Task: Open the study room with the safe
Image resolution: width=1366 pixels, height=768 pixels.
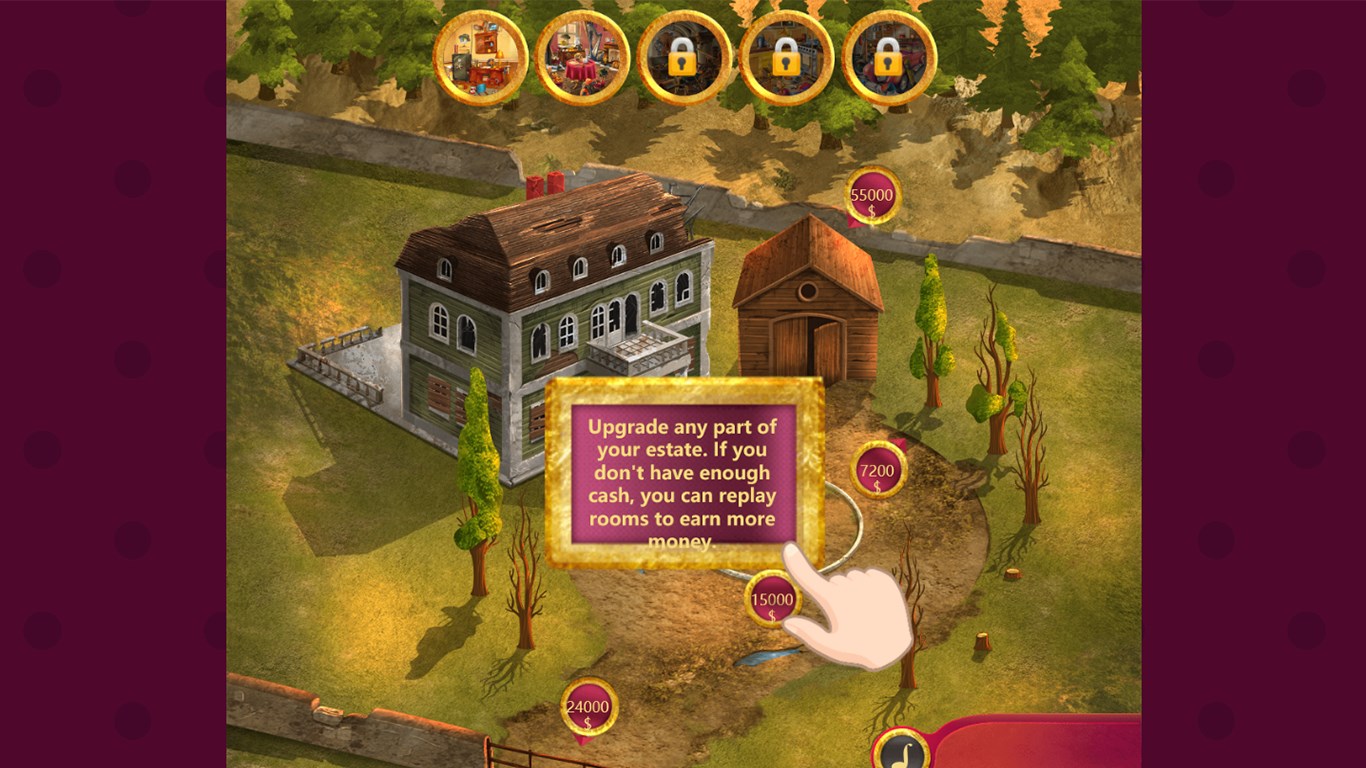Action: [x=480, y=58]
